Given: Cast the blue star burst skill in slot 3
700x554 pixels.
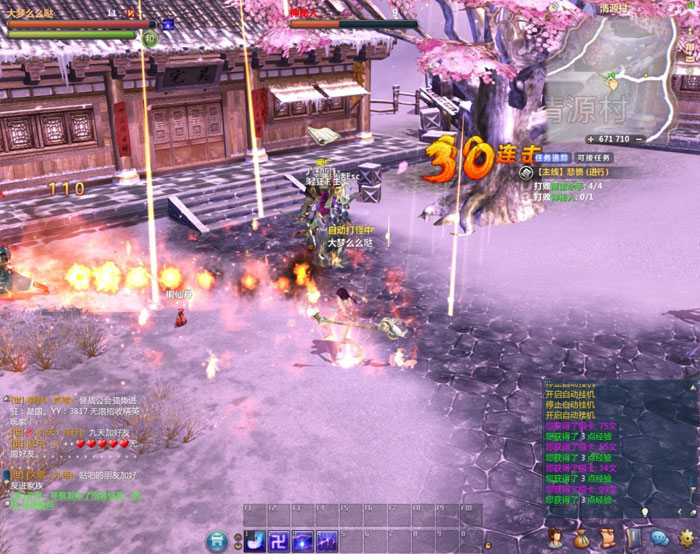Looking at the screenshot, I should (x=303, y=541).
